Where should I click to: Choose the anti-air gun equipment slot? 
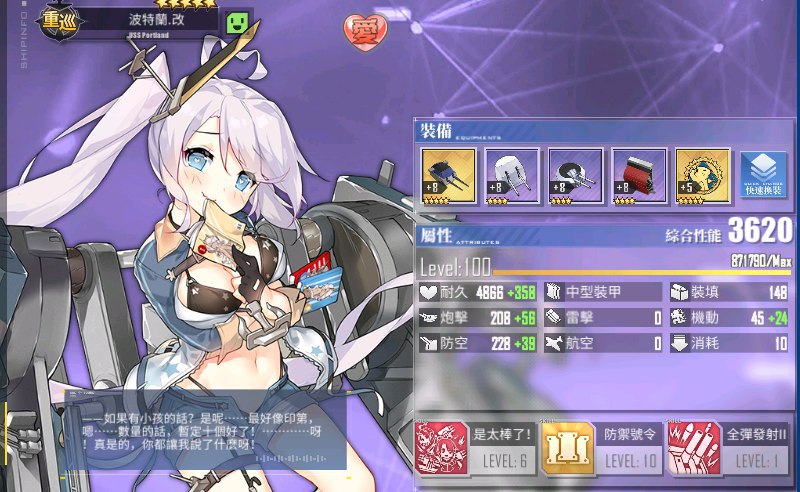(575, 177)
